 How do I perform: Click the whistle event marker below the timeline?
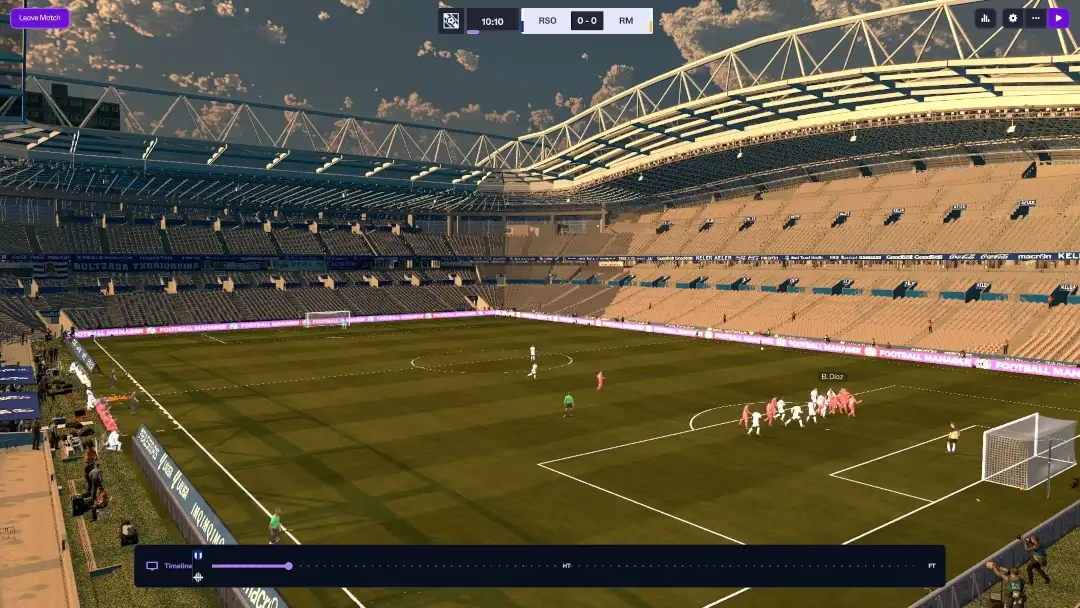(x=198, y=577)
